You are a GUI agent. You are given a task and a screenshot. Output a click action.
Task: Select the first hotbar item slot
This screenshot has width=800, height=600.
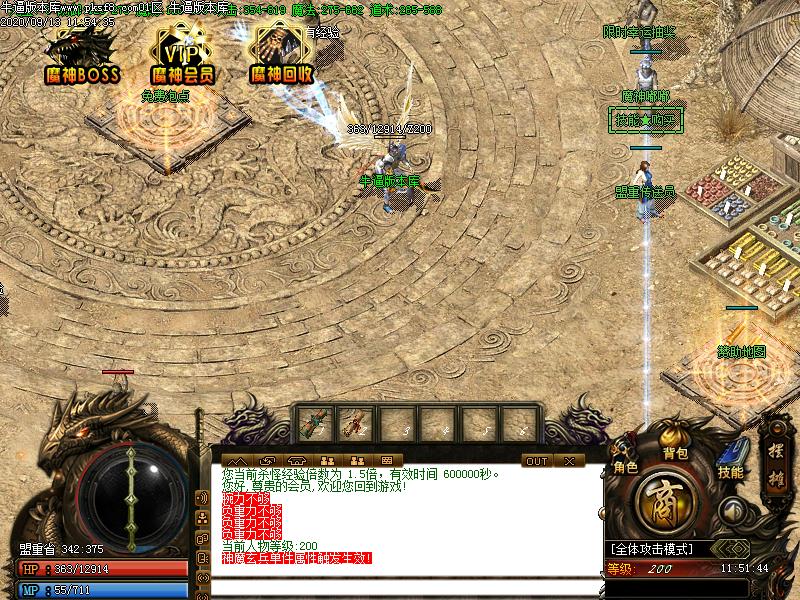313,423
